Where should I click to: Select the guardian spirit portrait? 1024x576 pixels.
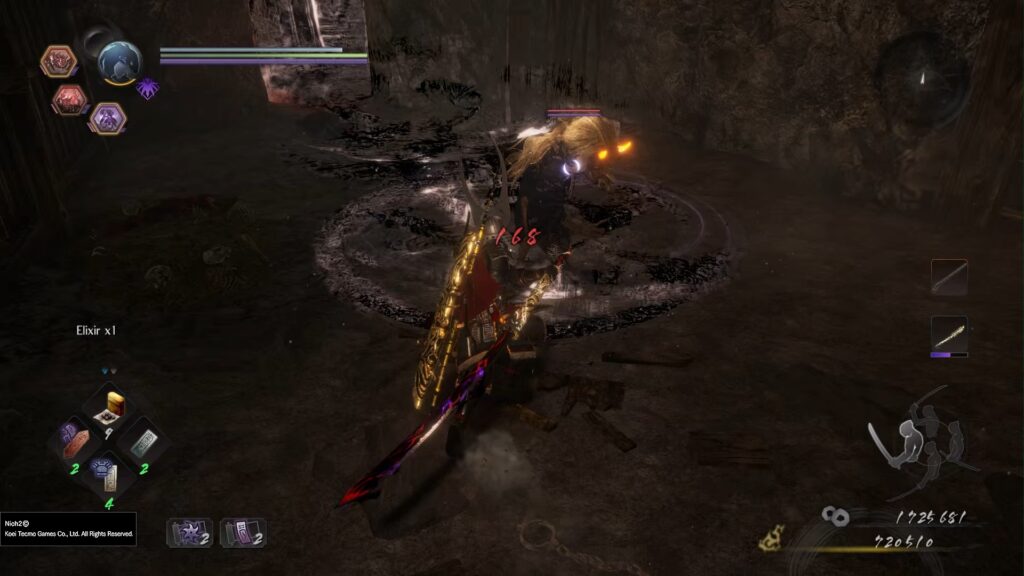(119, 62)
